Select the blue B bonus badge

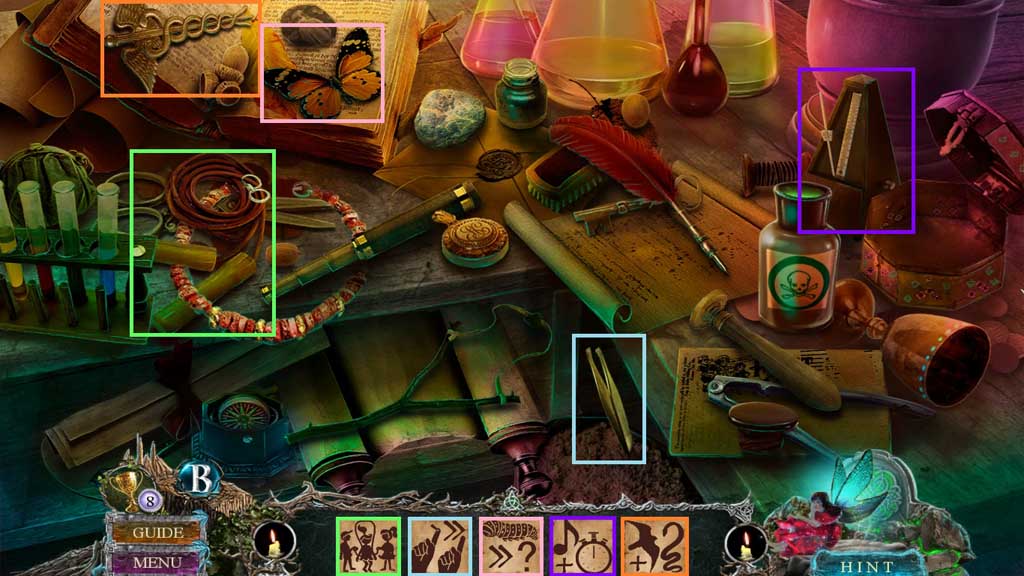[199, 480]
